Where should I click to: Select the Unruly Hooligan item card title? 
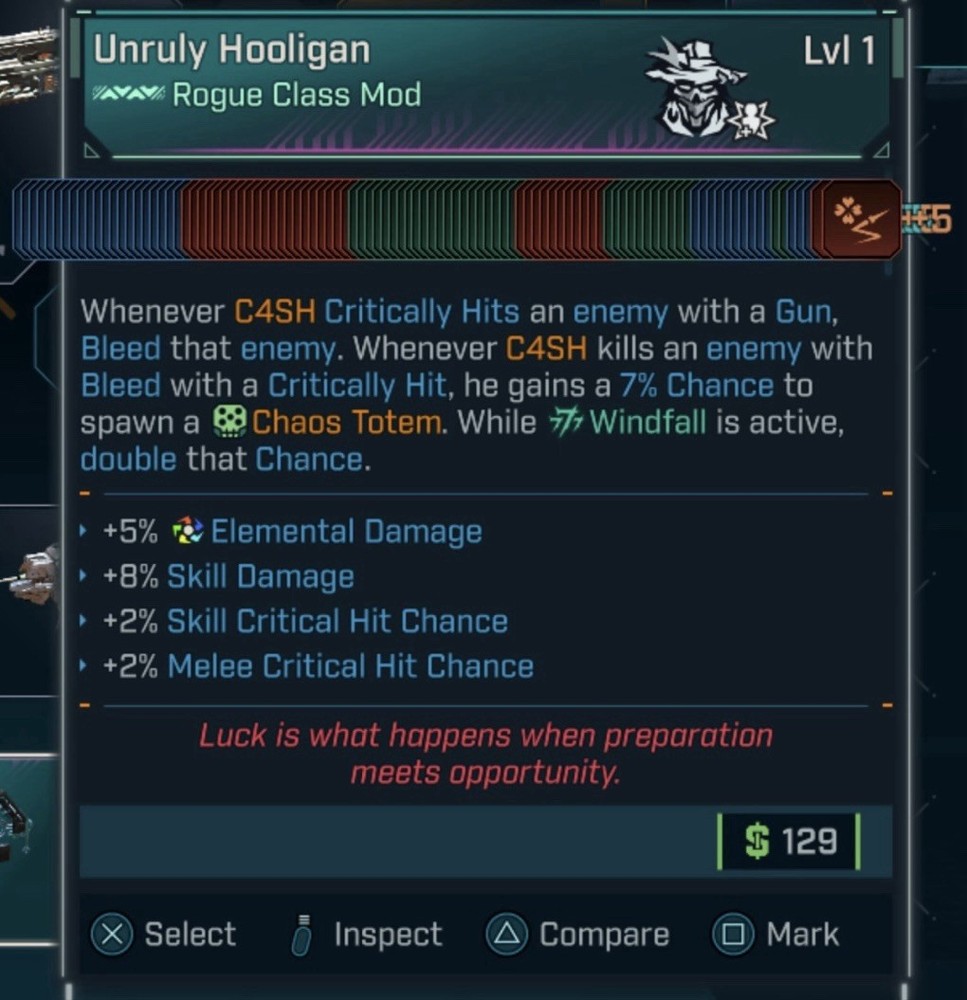(x=232, y=50)
